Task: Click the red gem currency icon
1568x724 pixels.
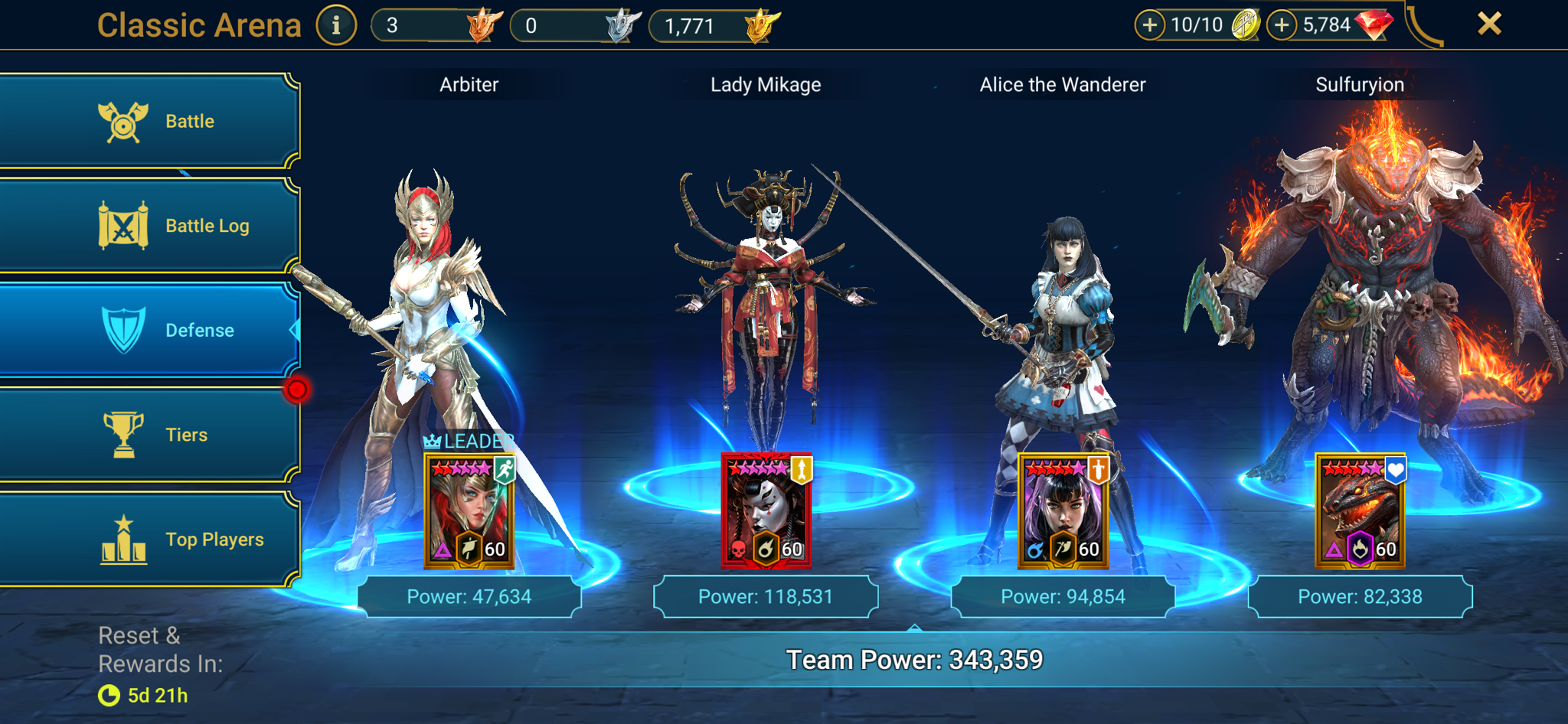Action: point(1374,24)
